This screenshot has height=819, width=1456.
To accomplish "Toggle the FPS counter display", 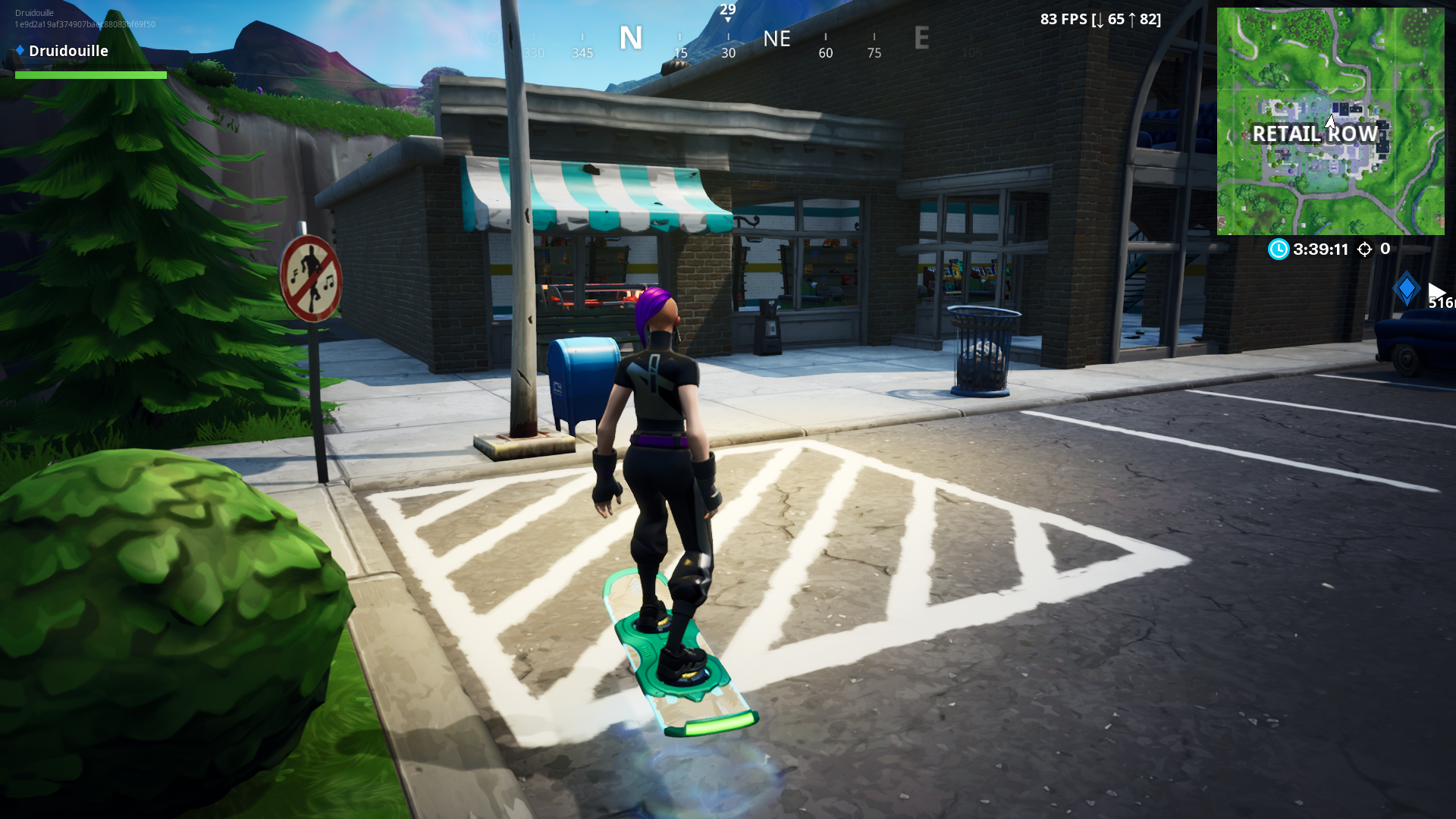I will [x=1100, y=19].
